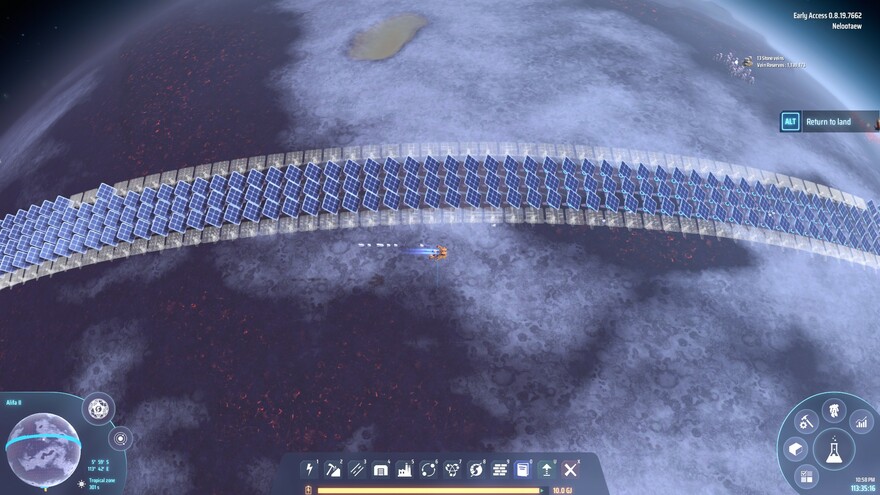The image size is (880, 495).
Task: Show the production statistics chart
Action: (x=861, y=423)
